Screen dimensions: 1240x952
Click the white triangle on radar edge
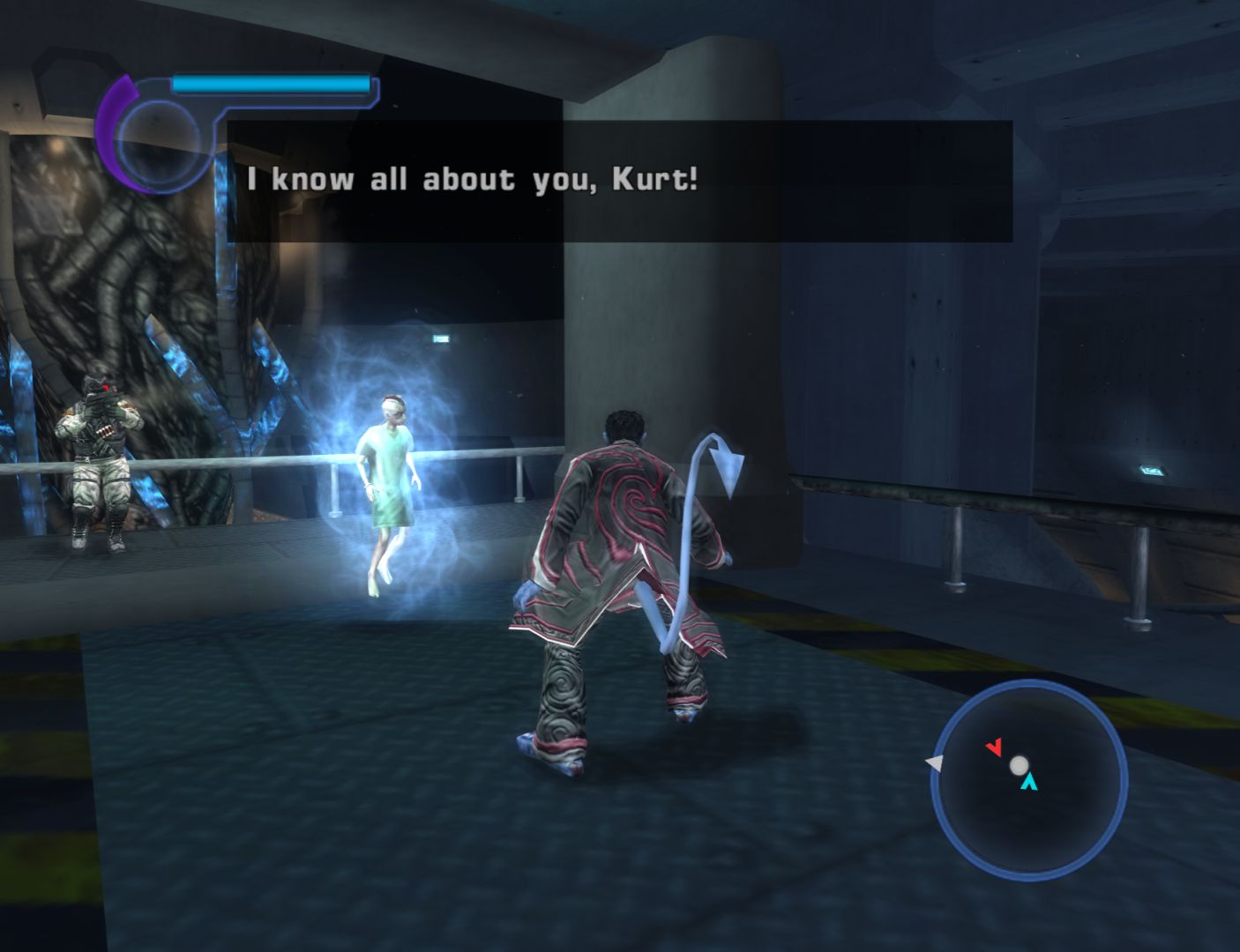click(932, 762)
